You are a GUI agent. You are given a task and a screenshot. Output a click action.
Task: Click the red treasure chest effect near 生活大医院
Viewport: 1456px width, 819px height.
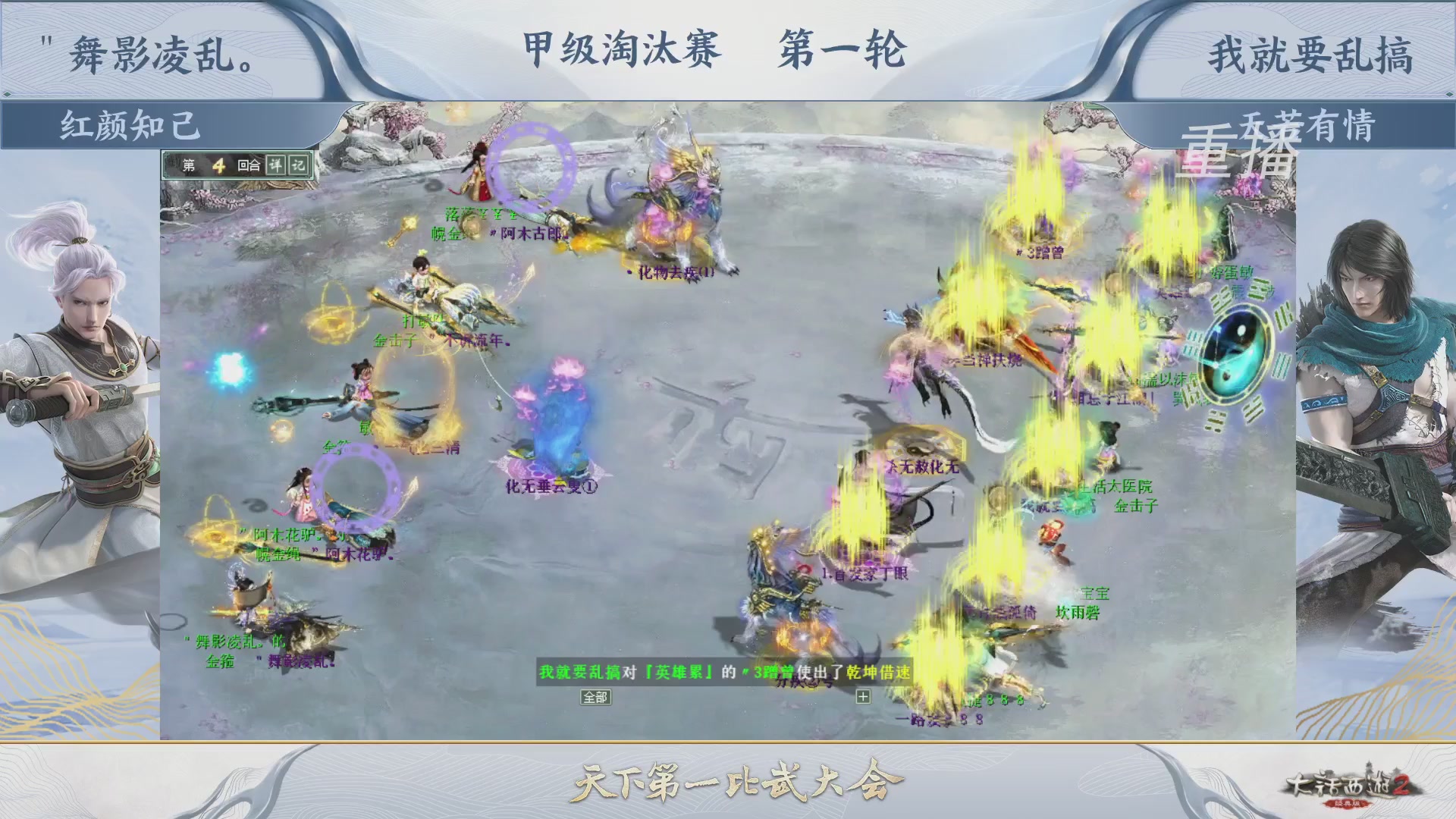1050,531
